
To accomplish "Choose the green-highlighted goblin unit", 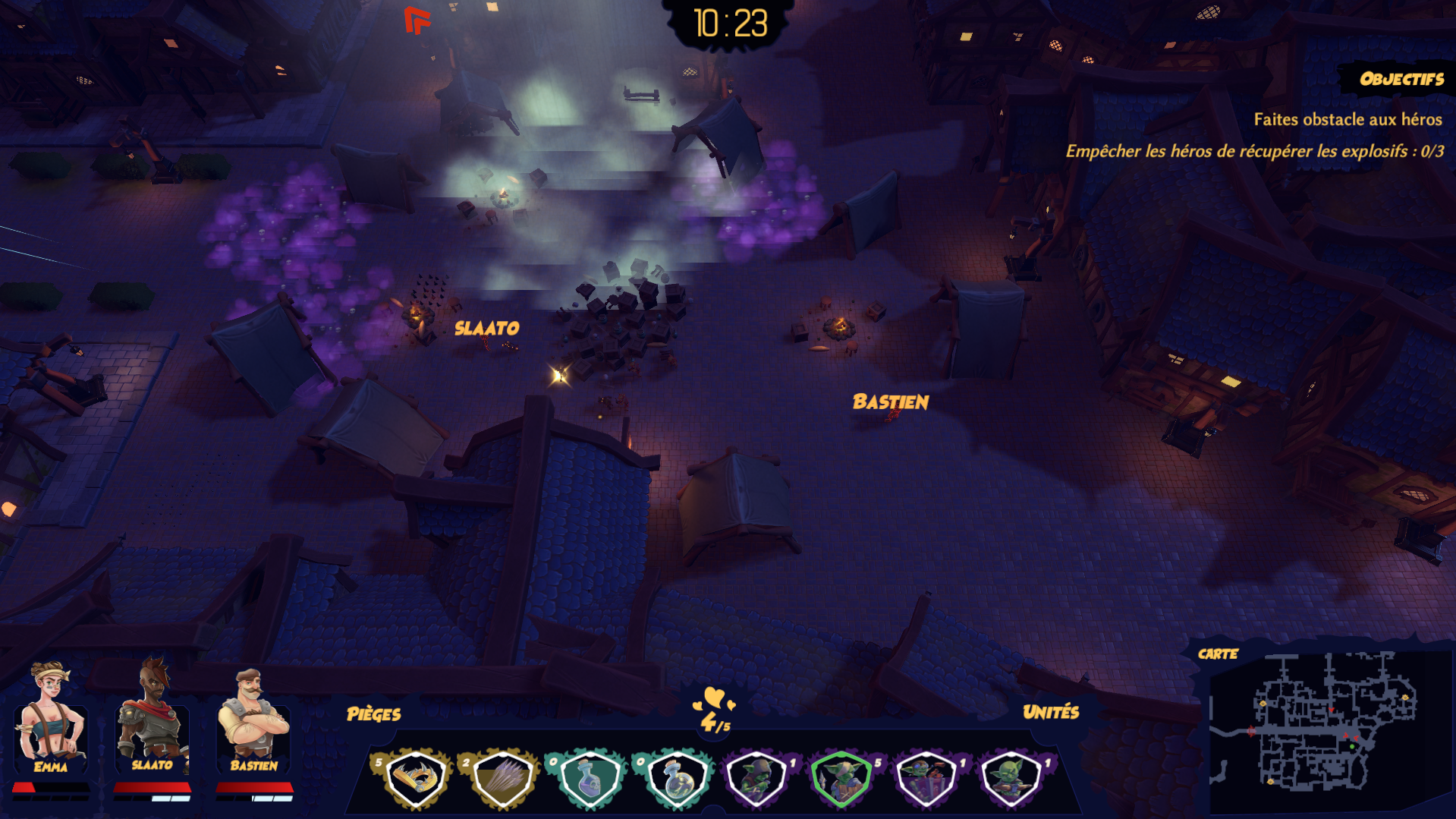I will (841, 779).
